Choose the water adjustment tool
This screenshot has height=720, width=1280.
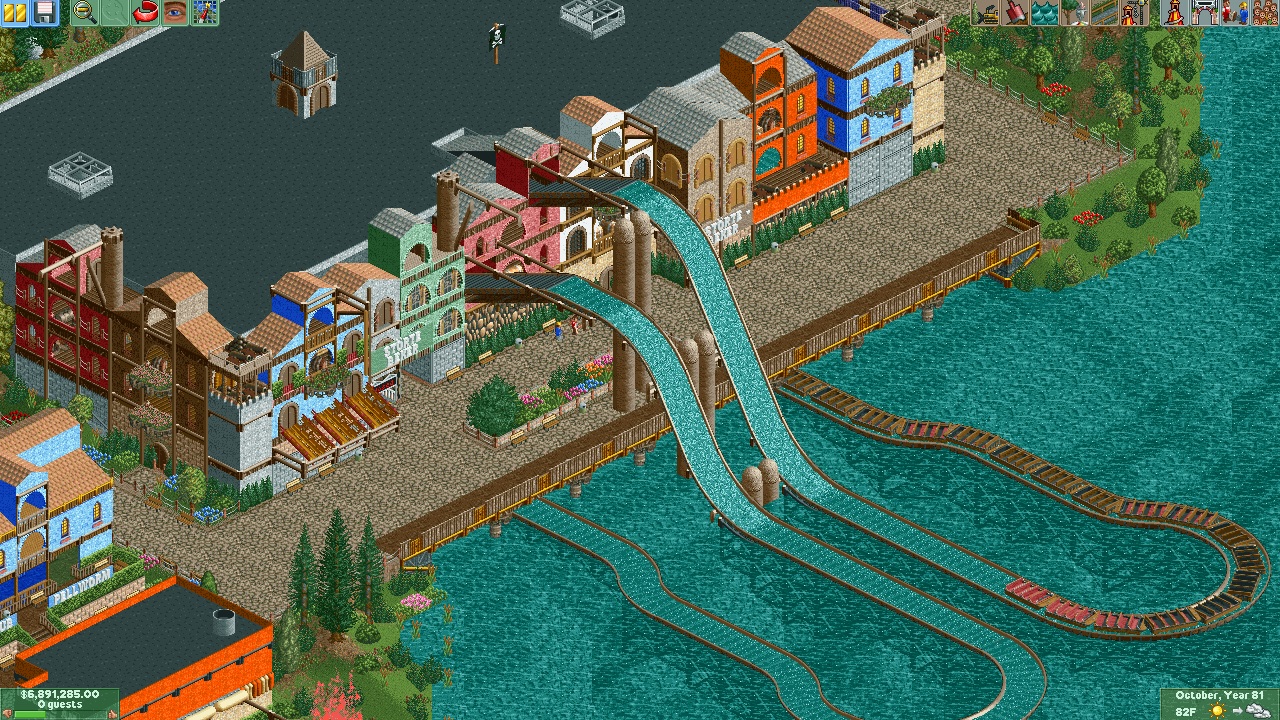point(1046,12)
